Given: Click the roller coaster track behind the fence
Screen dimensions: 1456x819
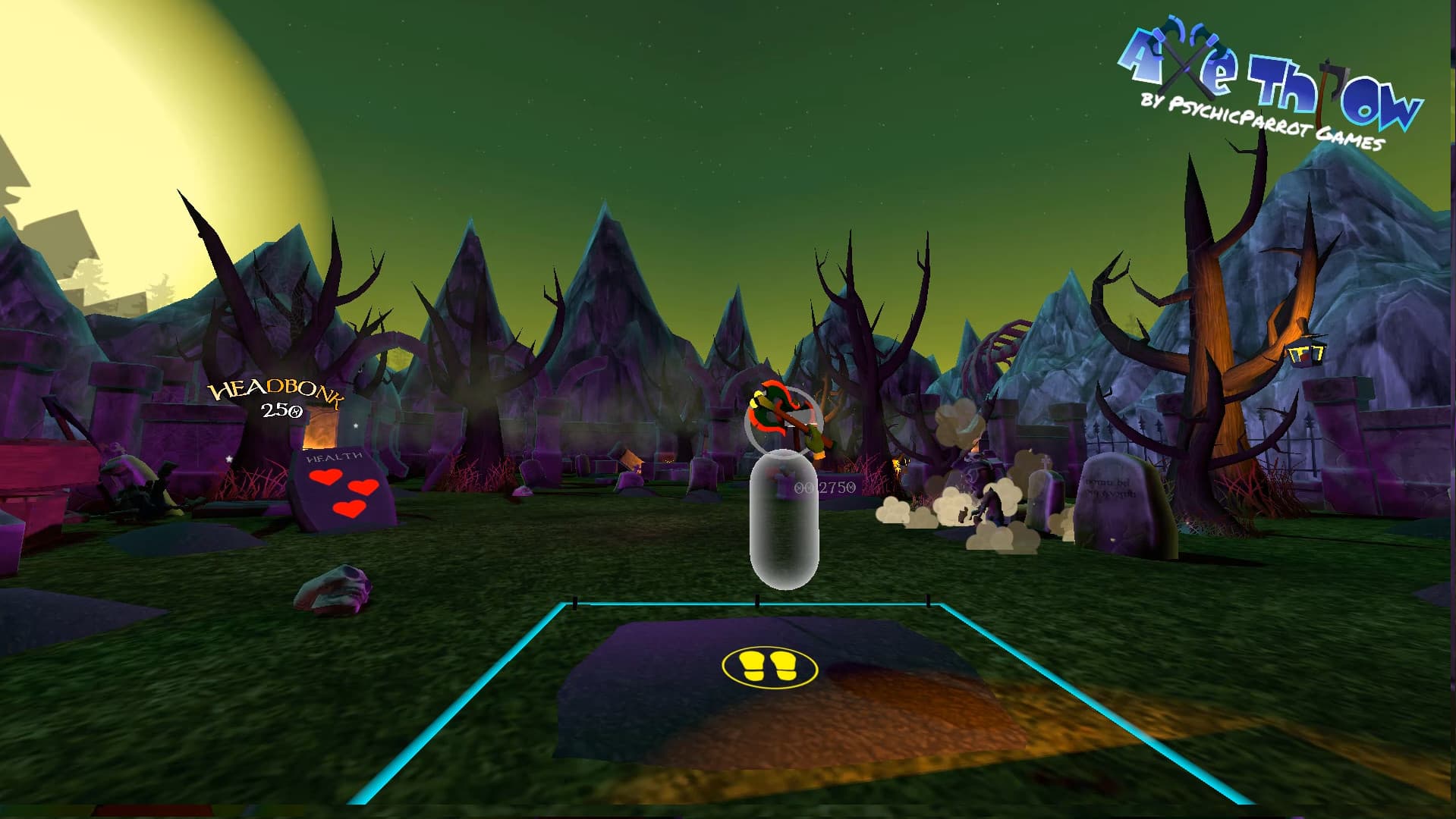Looking at the screenshot, I should click(1002, 343).
